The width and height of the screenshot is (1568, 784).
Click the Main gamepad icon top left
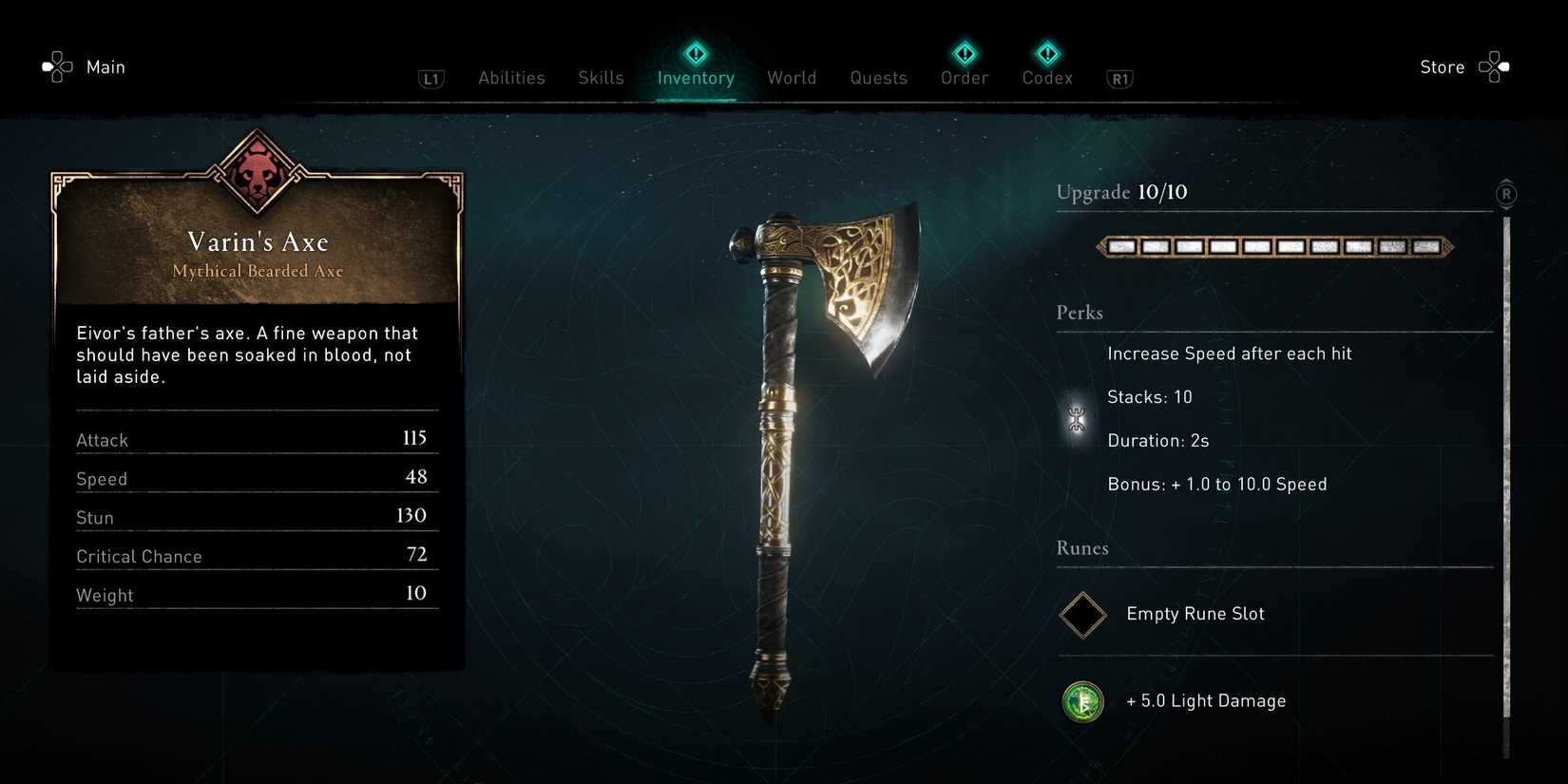[57, 65]
